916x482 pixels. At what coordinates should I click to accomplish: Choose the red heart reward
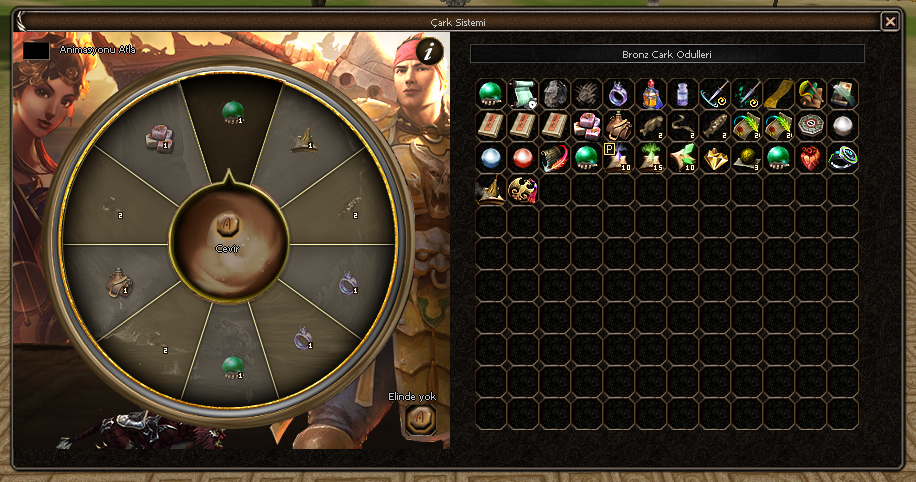tap(811, 158)
